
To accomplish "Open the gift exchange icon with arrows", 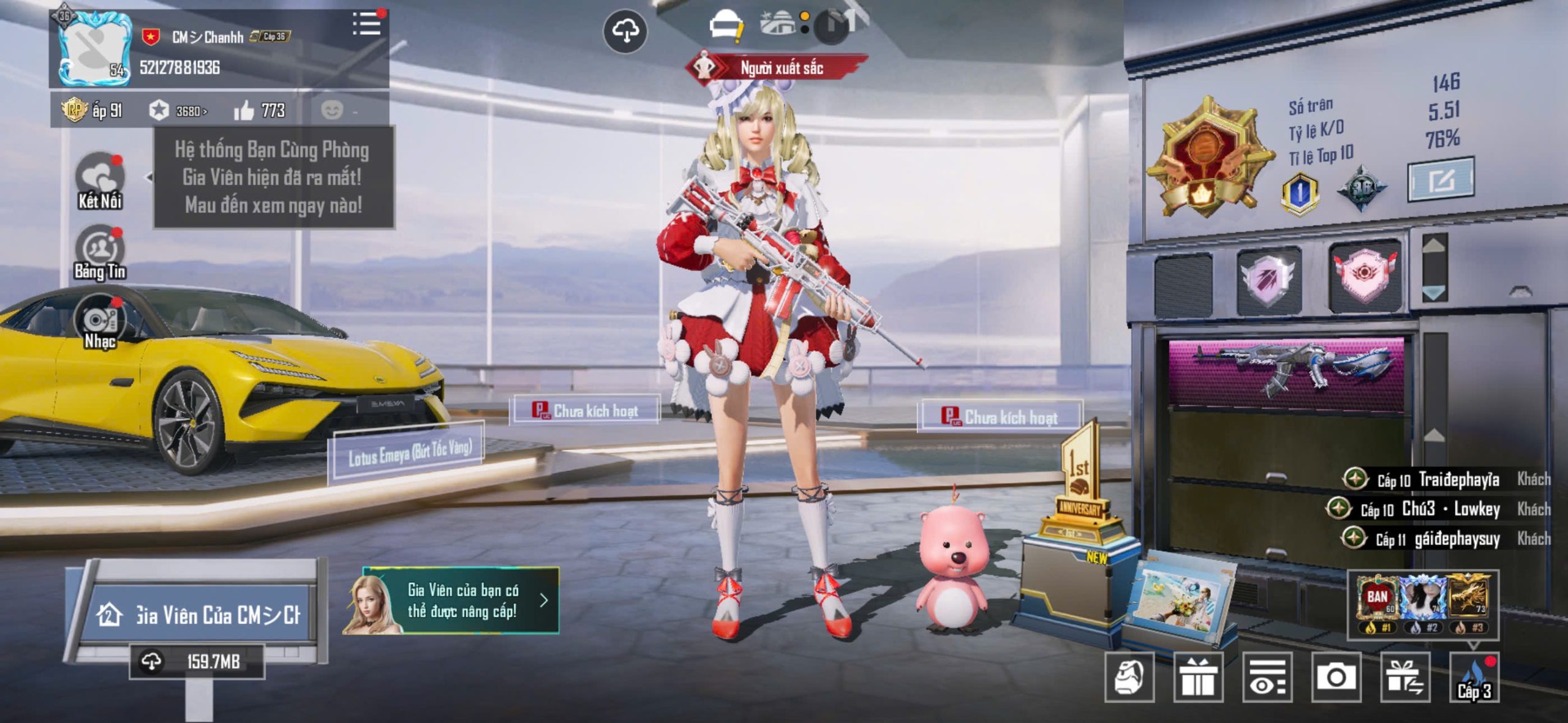I will [x=1405, y=676].
